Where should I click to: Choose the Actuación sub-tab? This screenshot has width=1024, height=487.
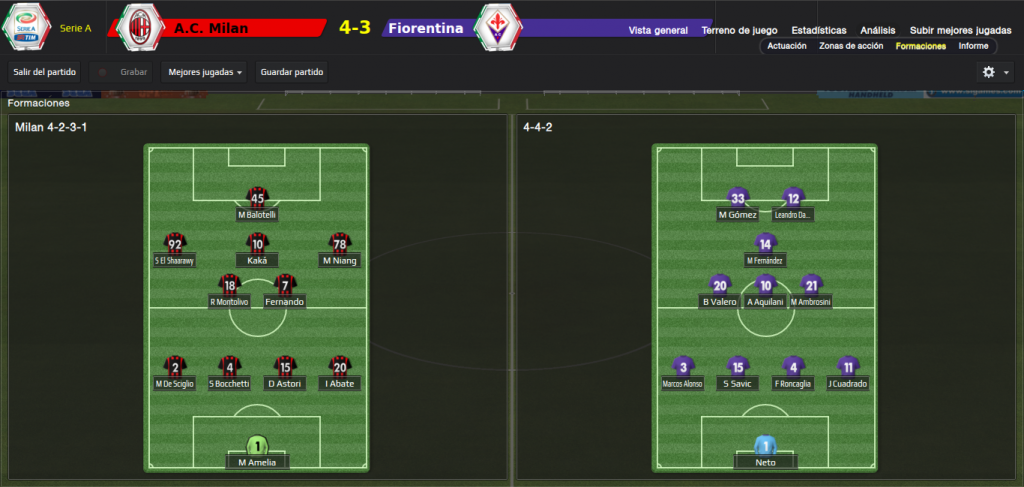click(786, 46)
